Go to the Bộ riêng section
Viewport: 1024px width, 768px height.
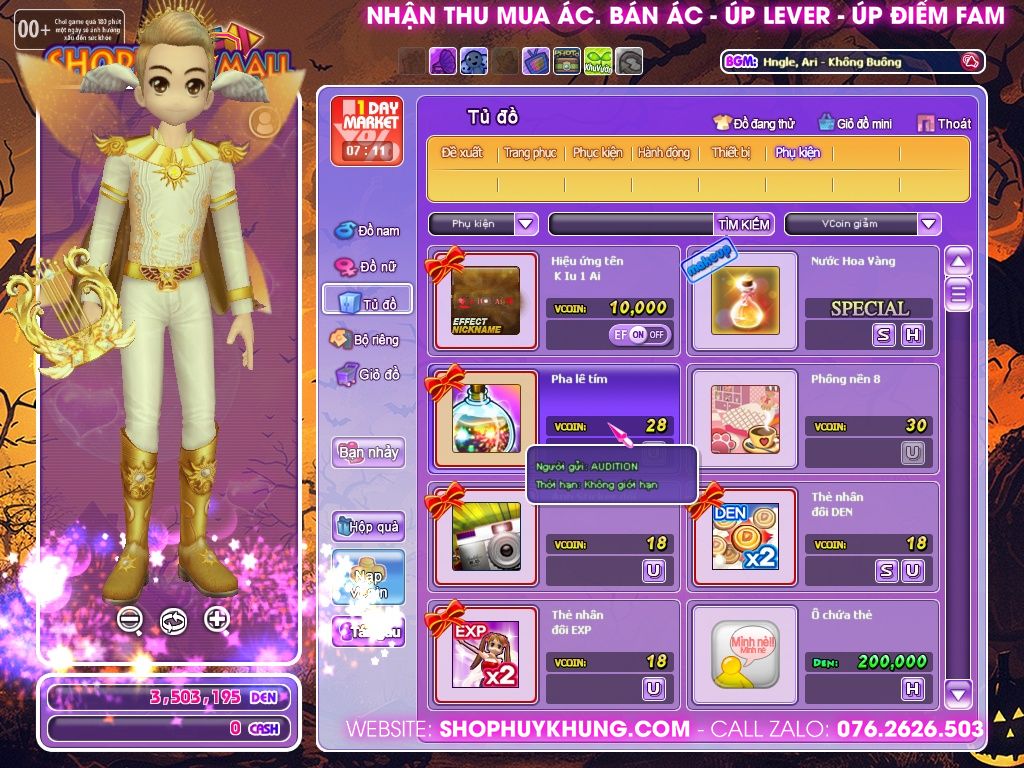[x=364, y=340]
